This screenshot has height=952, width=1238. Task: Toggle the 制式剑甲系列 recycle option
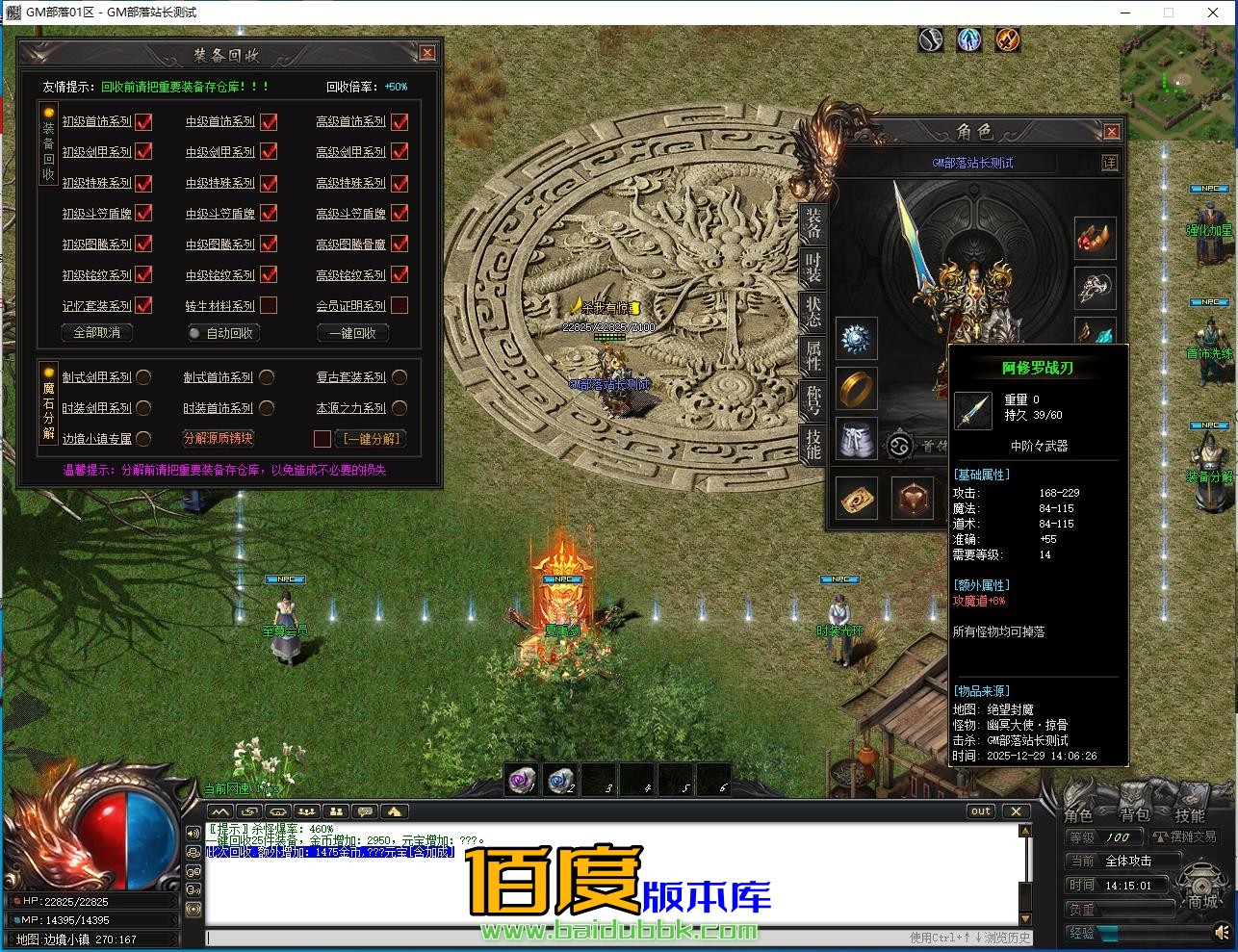click(142, 376)
